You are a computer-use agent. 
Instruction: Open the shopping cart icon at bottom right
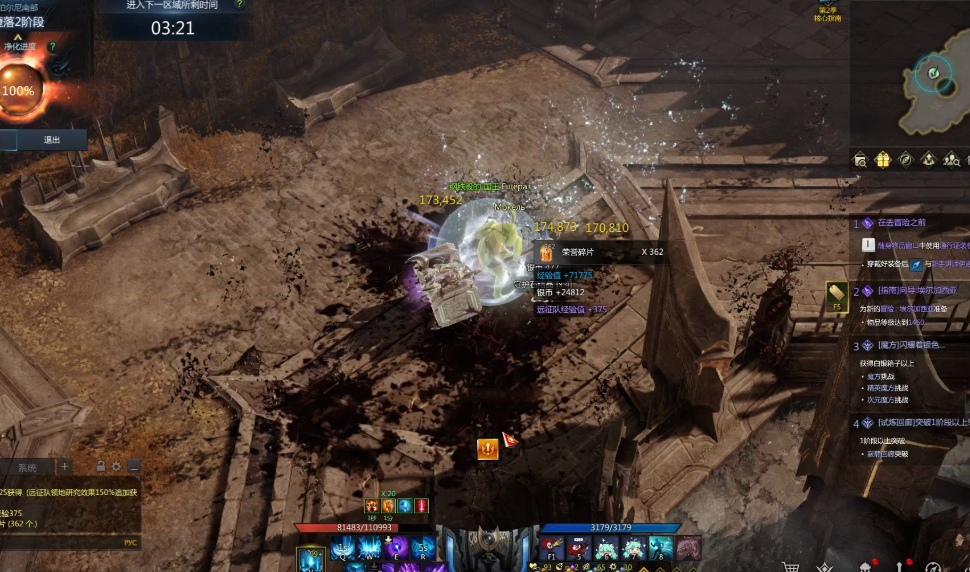[x=792, y=566]
